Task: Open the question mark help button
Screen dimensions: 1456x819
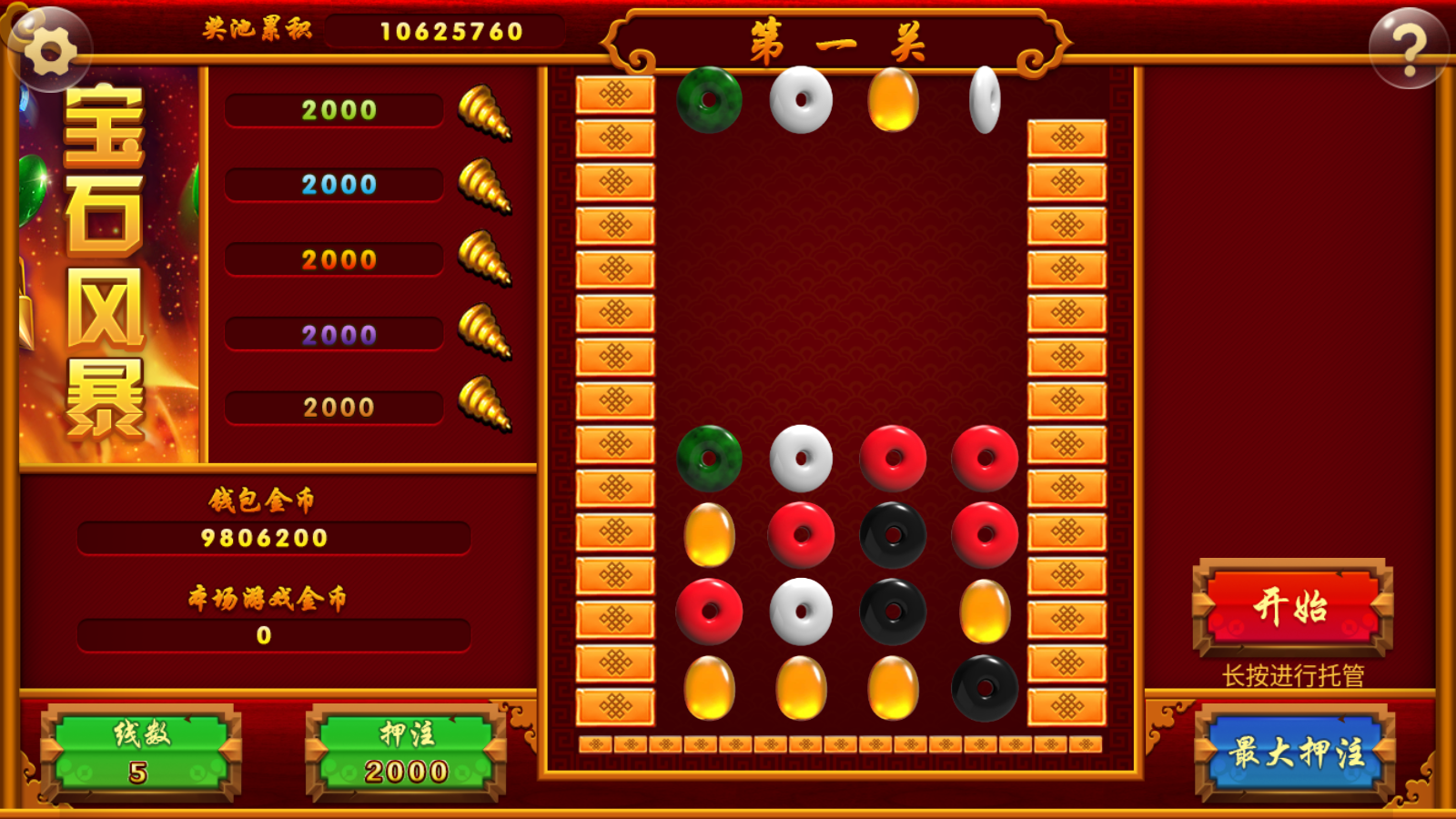Action: [x=1408, y=49]
